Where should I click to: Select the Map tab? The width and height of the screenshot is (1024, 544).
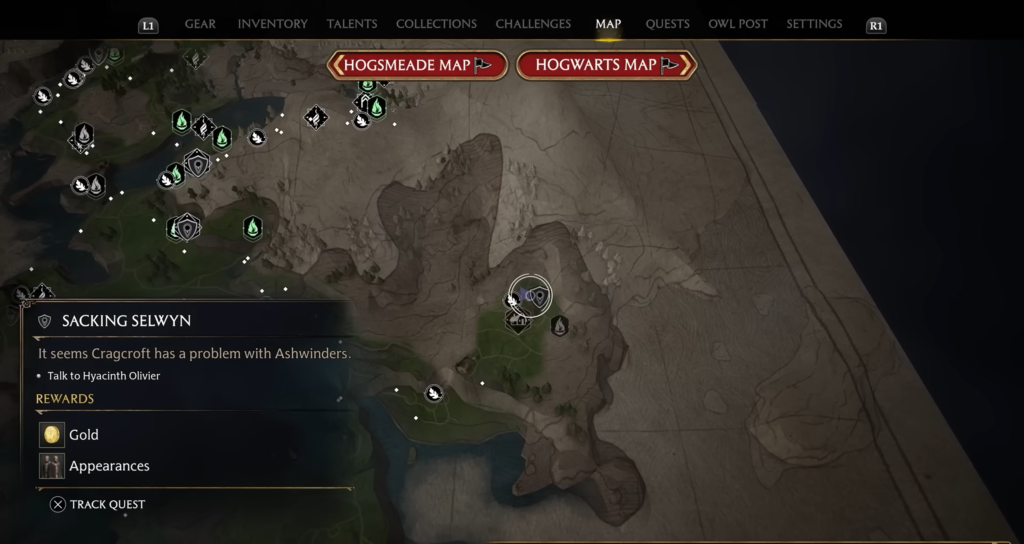[608, 24]
